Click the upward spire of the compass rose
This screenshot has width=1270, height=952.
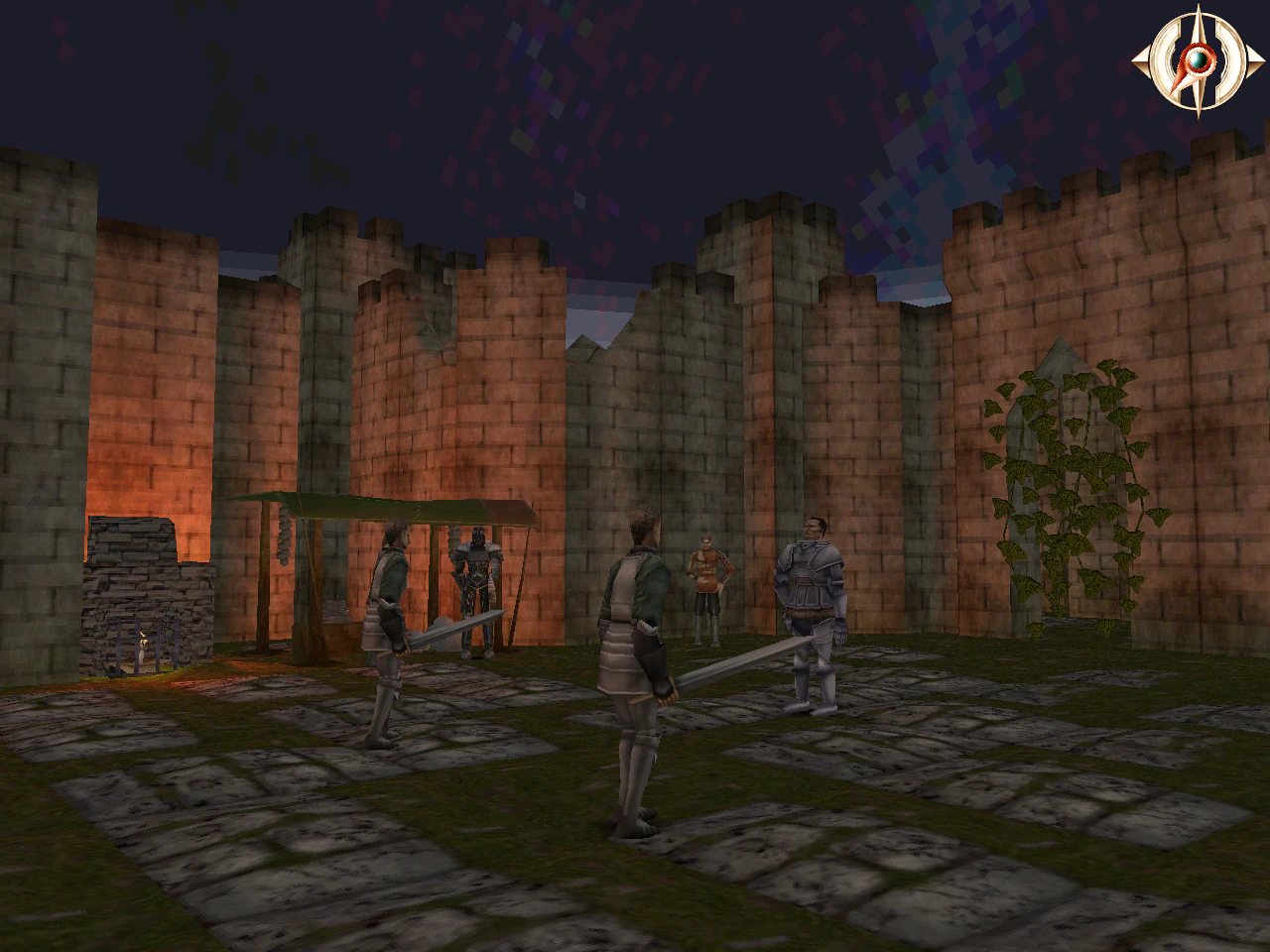coord(1198,15)
